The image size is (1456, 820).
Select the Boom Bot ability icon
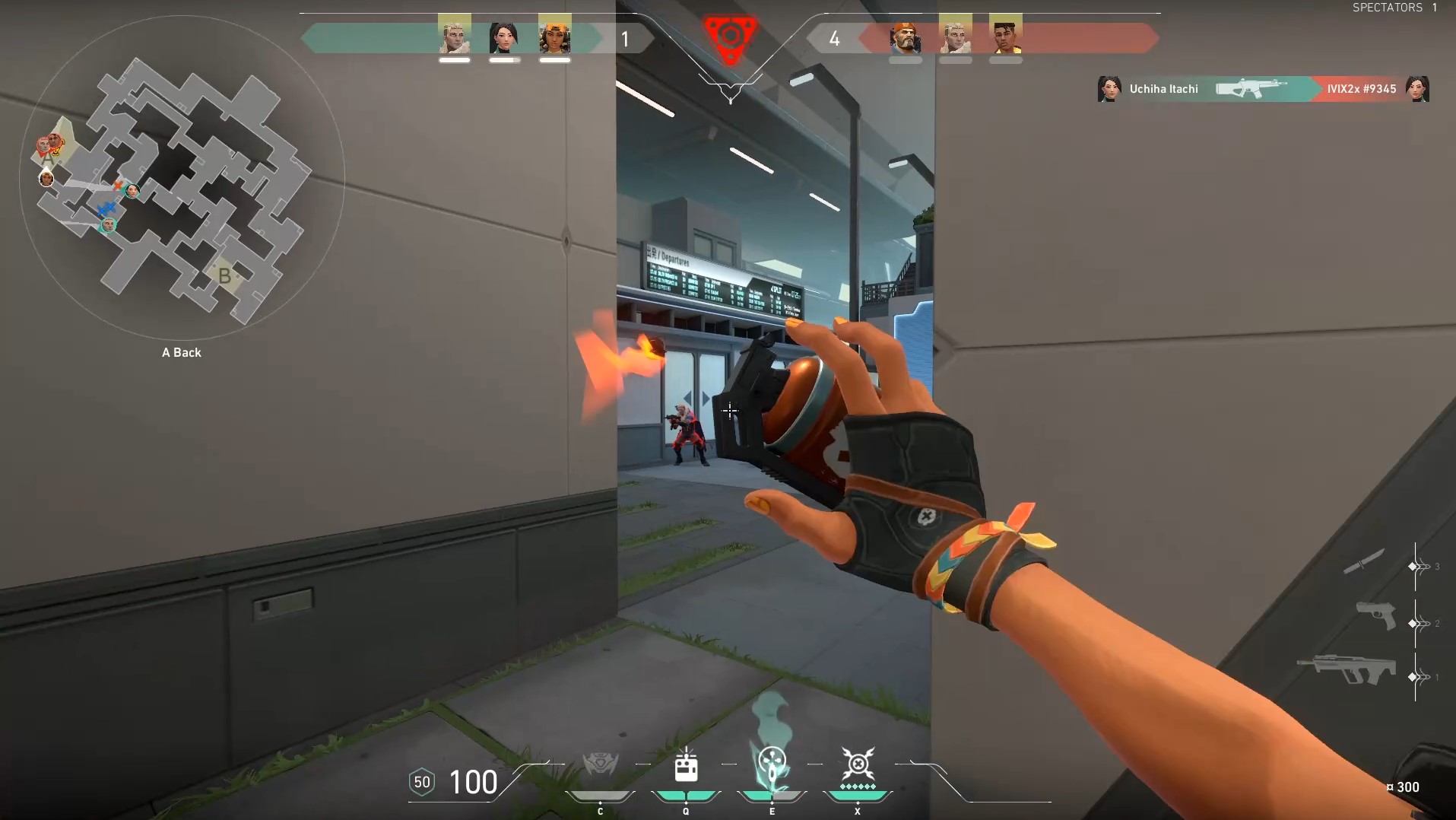click(600, 764)
